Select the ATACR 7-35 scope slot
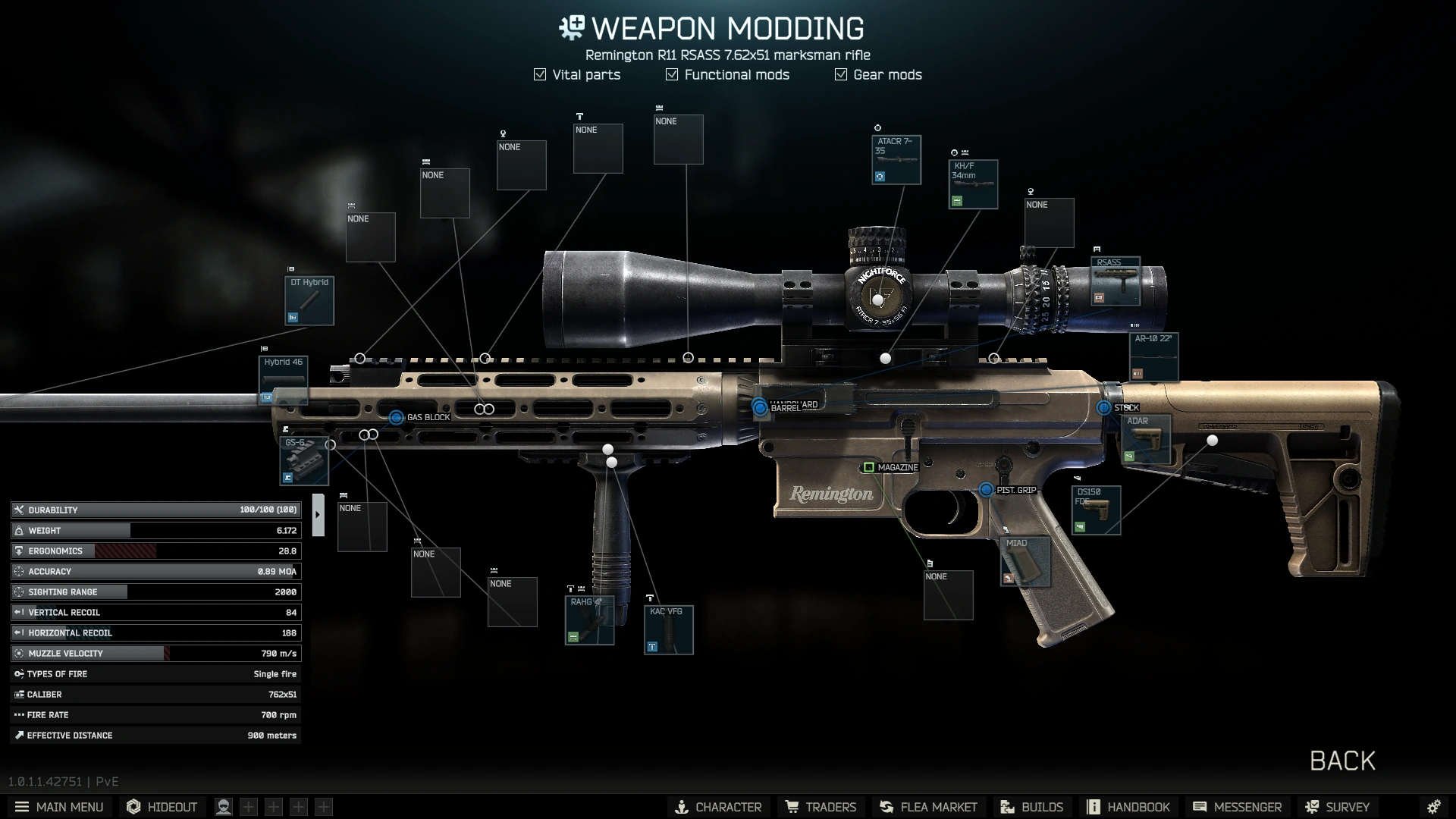 pos(896,158)
